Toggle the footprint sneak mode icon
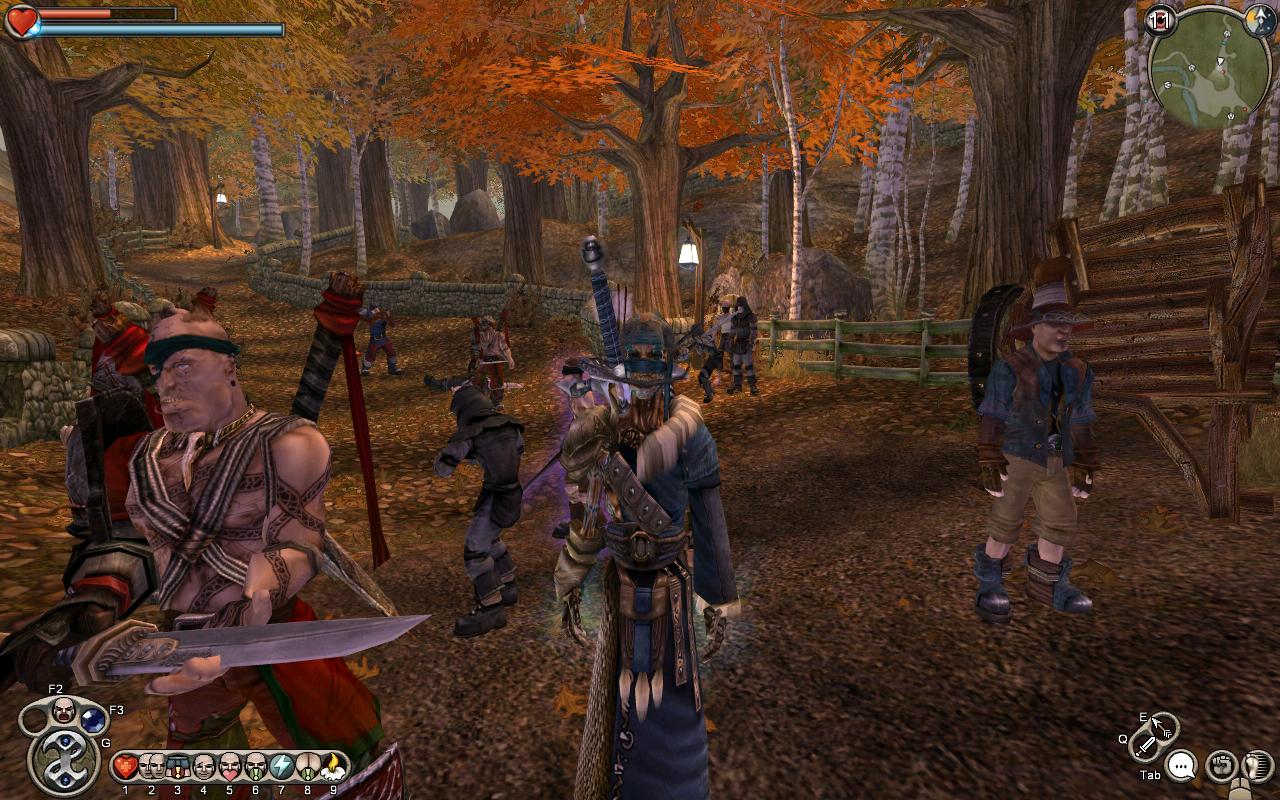The height and width of the screenshot is (800, 1280). 1255,766
